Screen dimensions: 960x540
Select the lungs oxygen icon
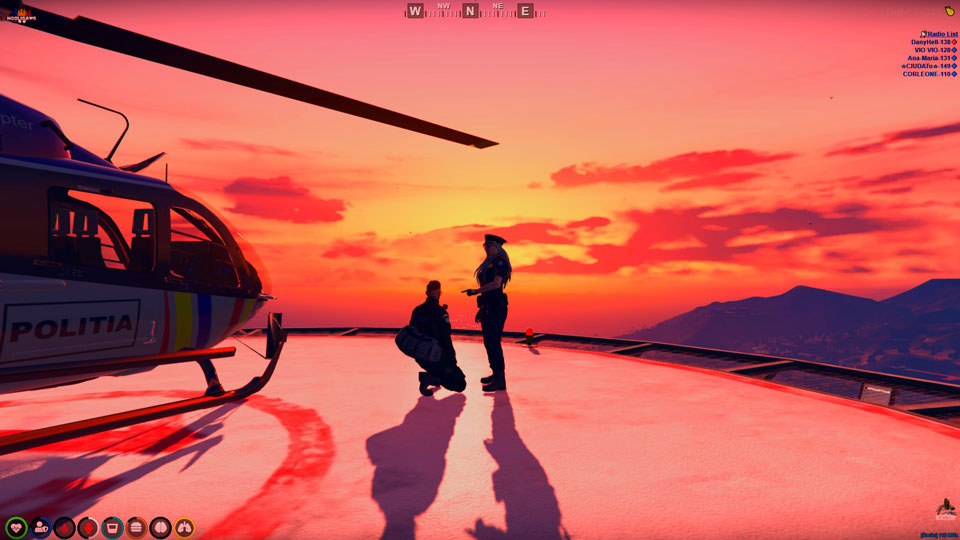[x=184, y=527]
